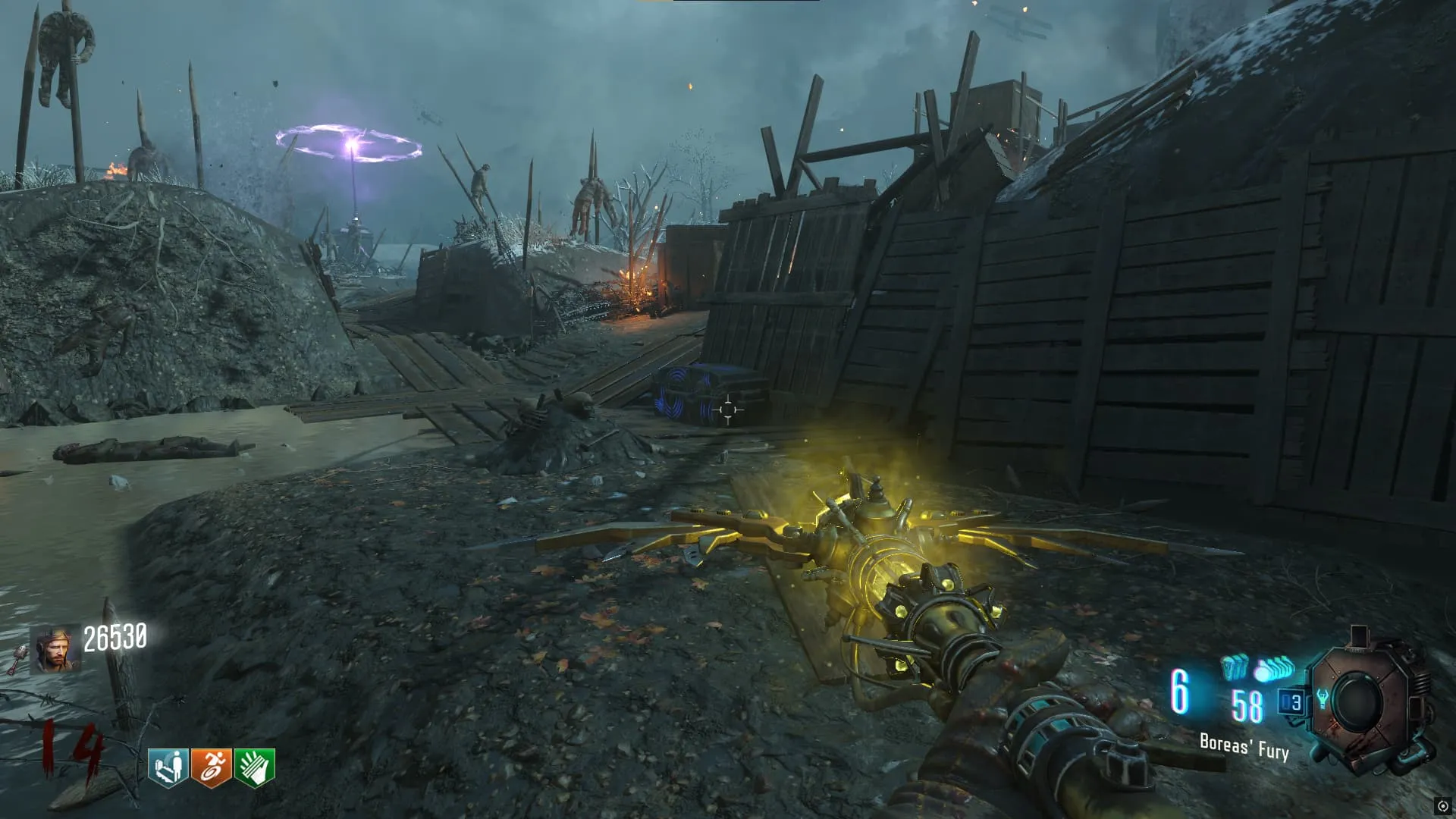
Task: Activate the green Speed Cola perk icon
Action: (255, 767)
